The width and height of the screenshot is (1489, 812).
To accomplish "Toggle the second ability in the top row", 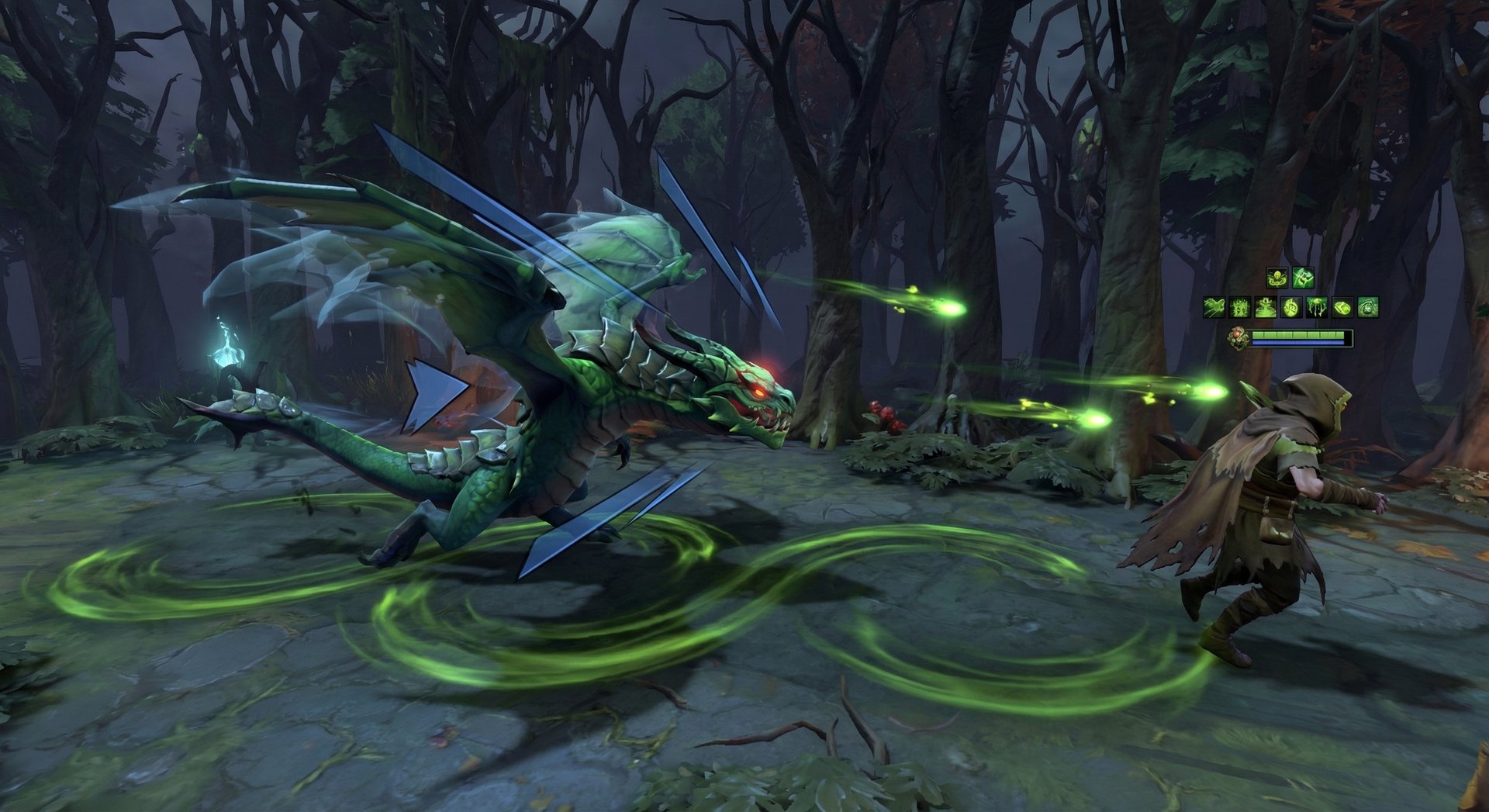I will pos(1303,277).
